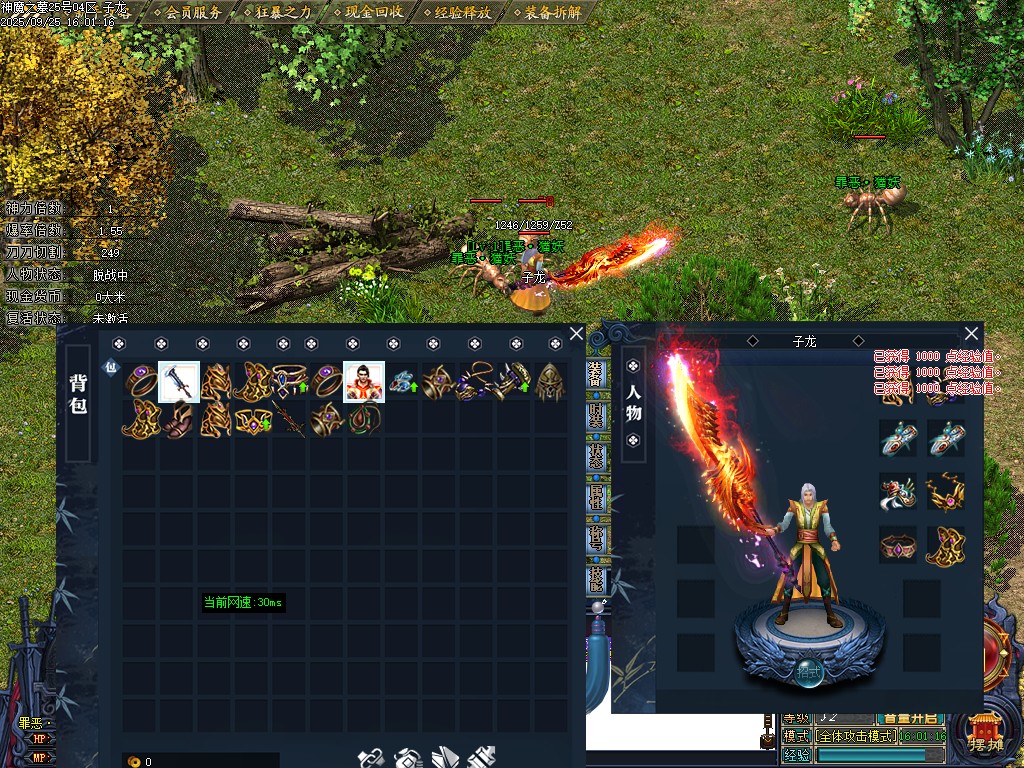
Task: Toggle the 全体攻击模式 attack mode
Action: pos(855,736)
